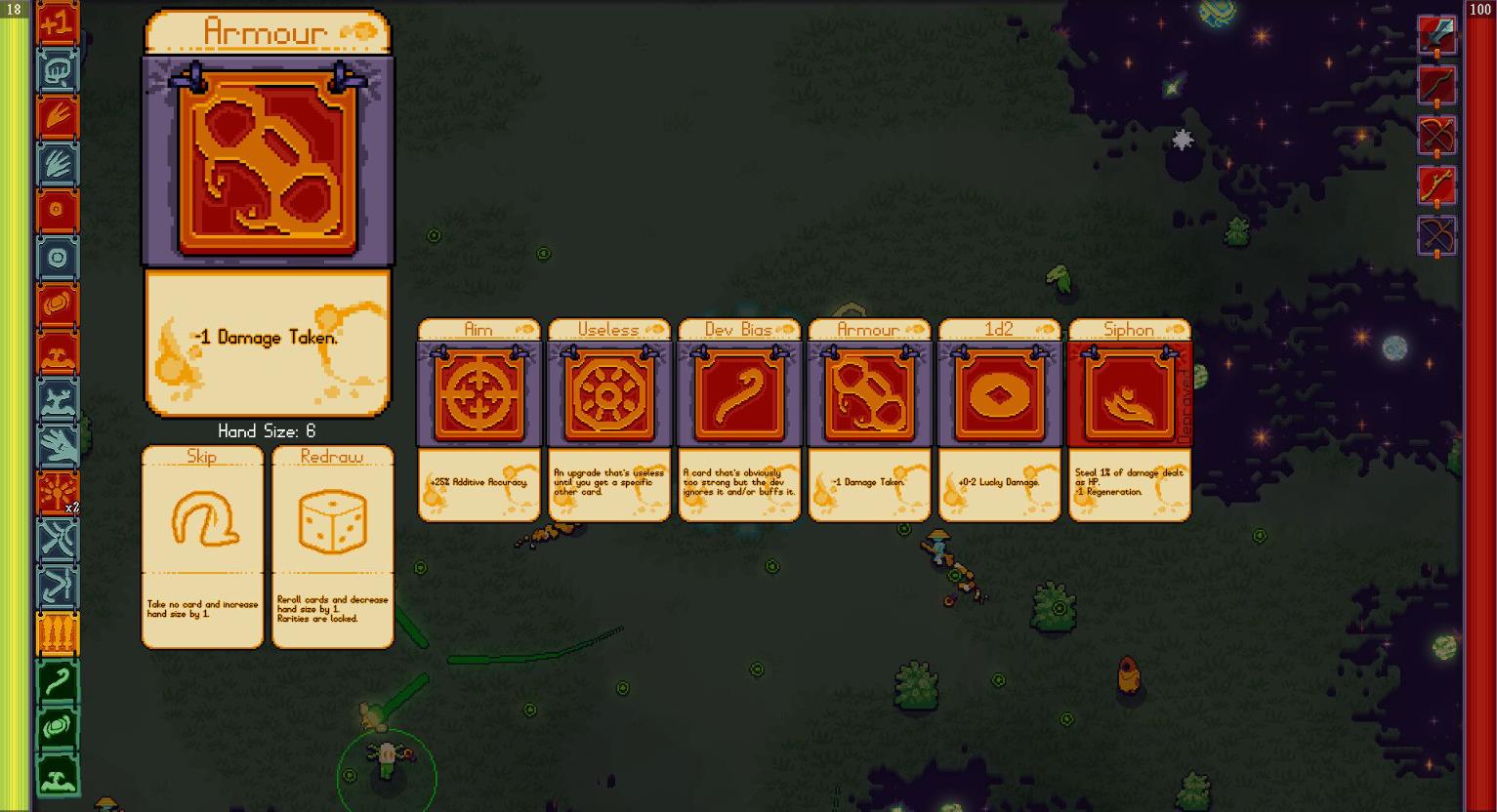The width and height of the screenshot is (1497, 812).
Task: Select the Useless upgrade card
Action: click(608, 420)
